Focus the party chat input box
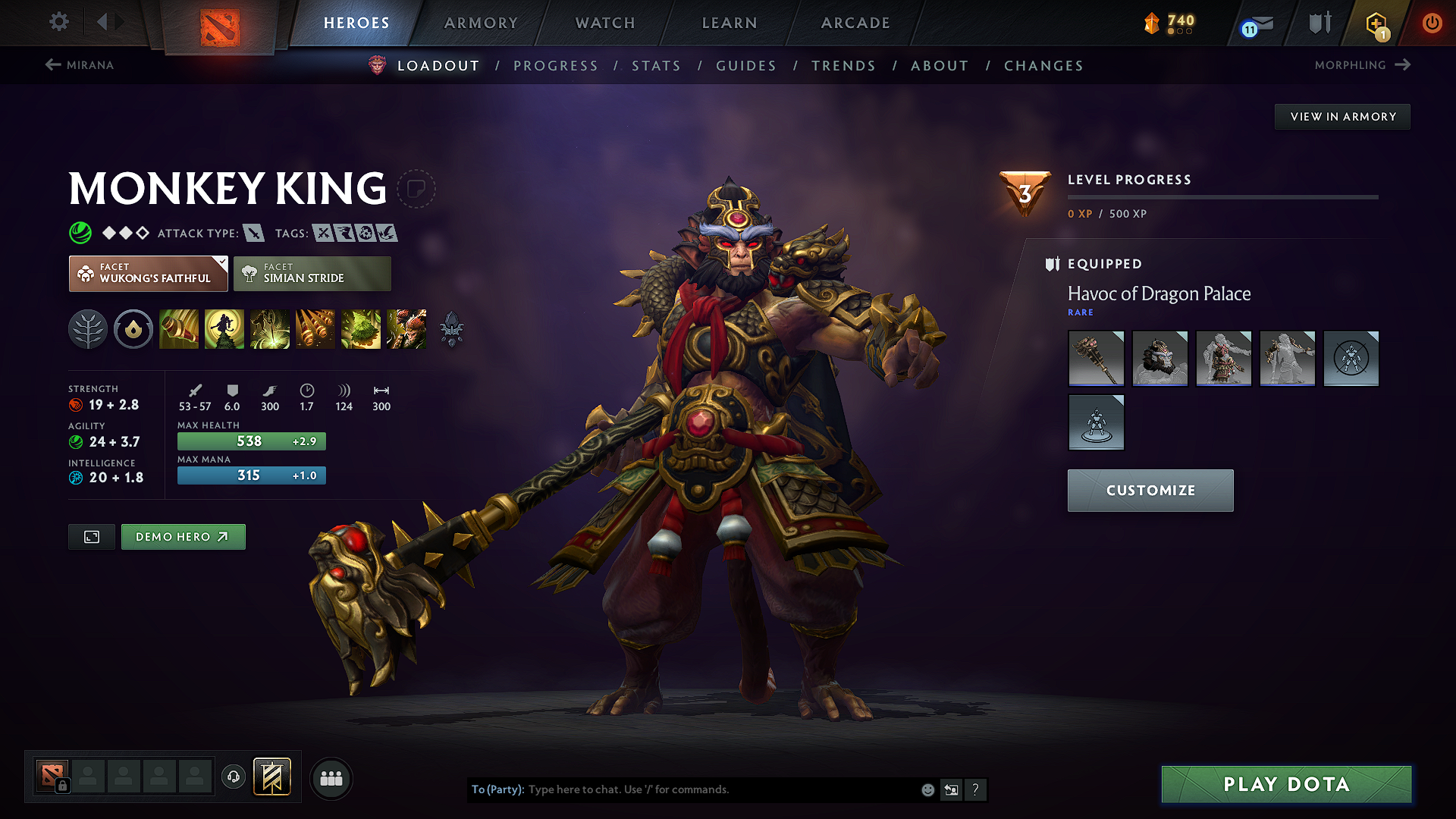 (720, 789)
